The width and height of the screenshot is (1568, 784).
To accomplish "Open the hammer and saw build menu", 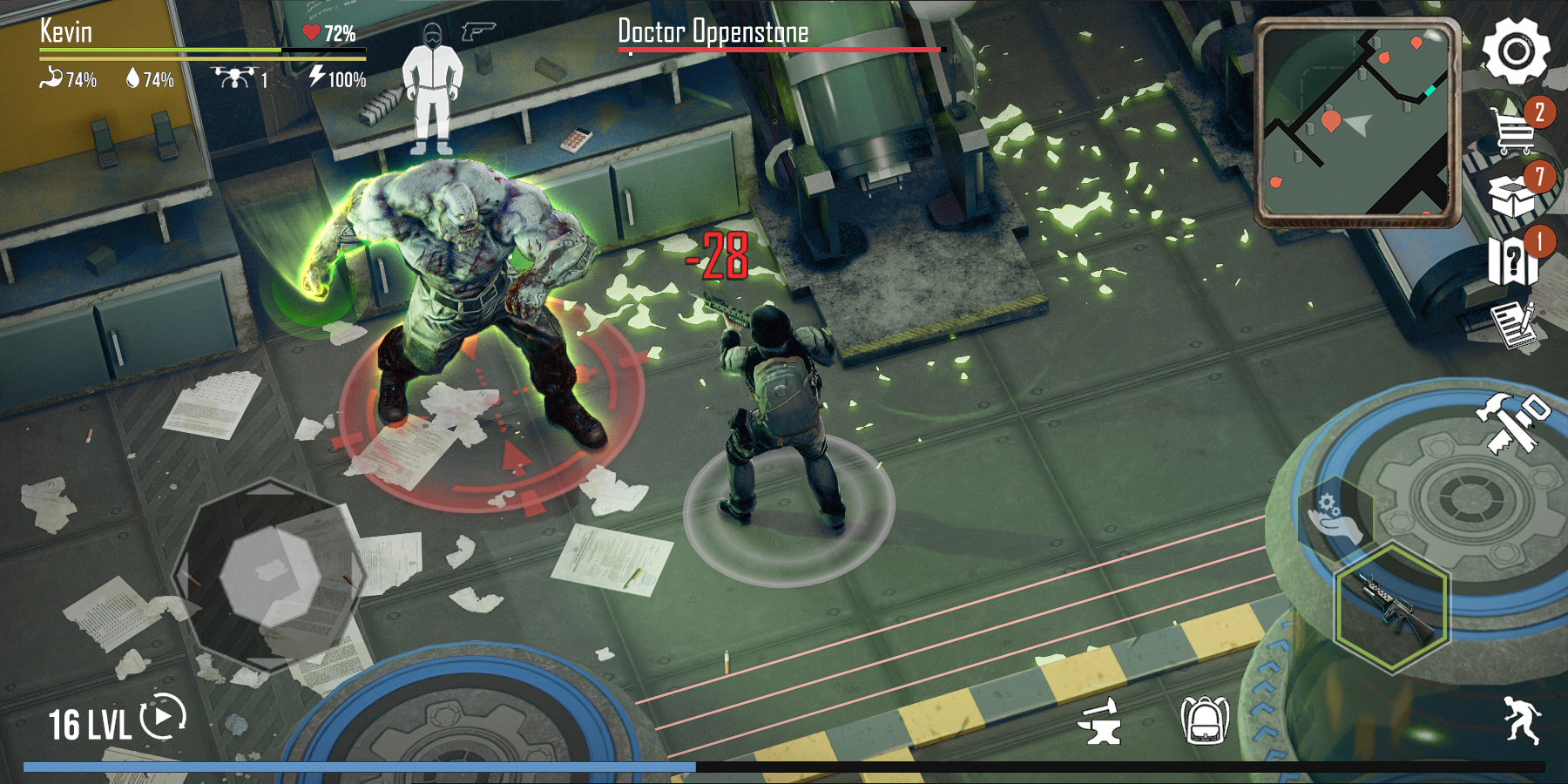I will (x=1512, y=422).
